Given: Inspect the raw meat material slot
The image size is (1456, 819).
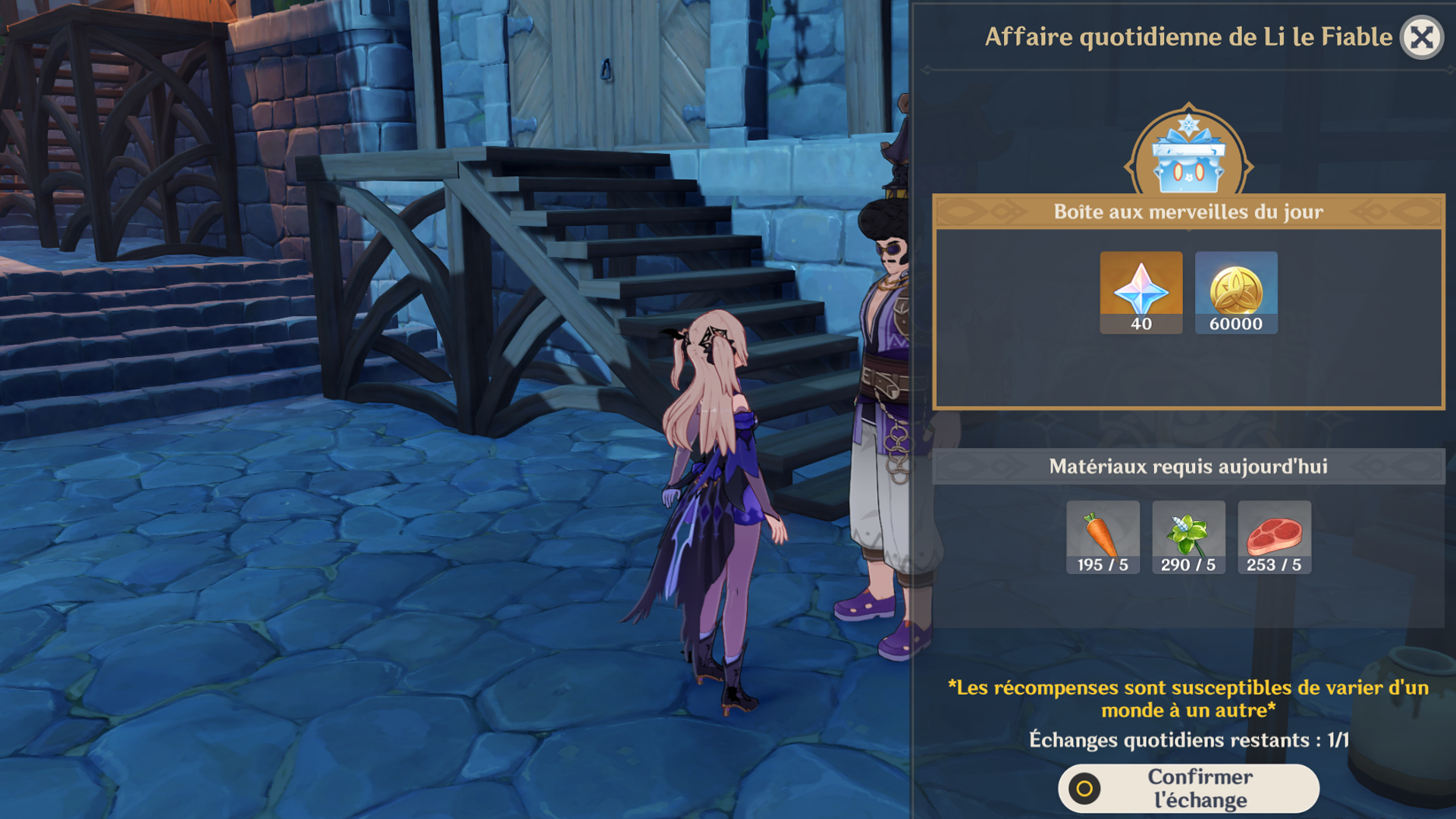Looking at the screenshot, I should 1274,537.
